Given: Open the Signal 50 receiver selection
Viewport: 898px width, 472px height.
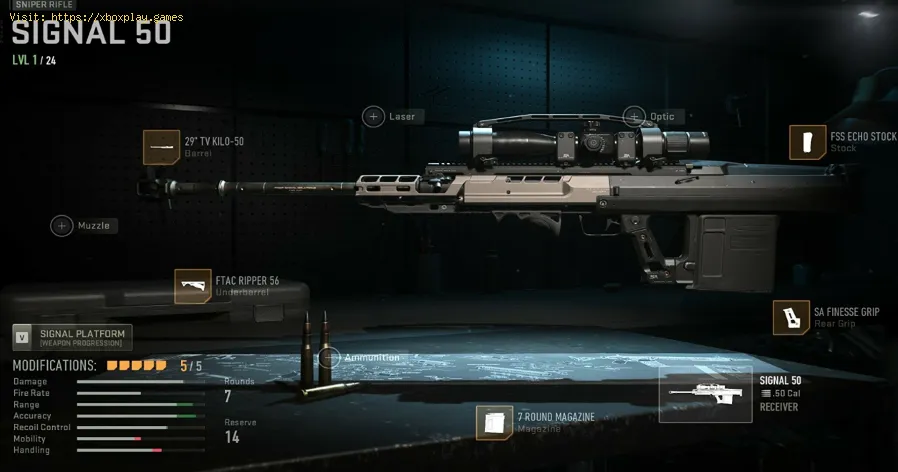Looking at the screenshot, I should (705, 393).
